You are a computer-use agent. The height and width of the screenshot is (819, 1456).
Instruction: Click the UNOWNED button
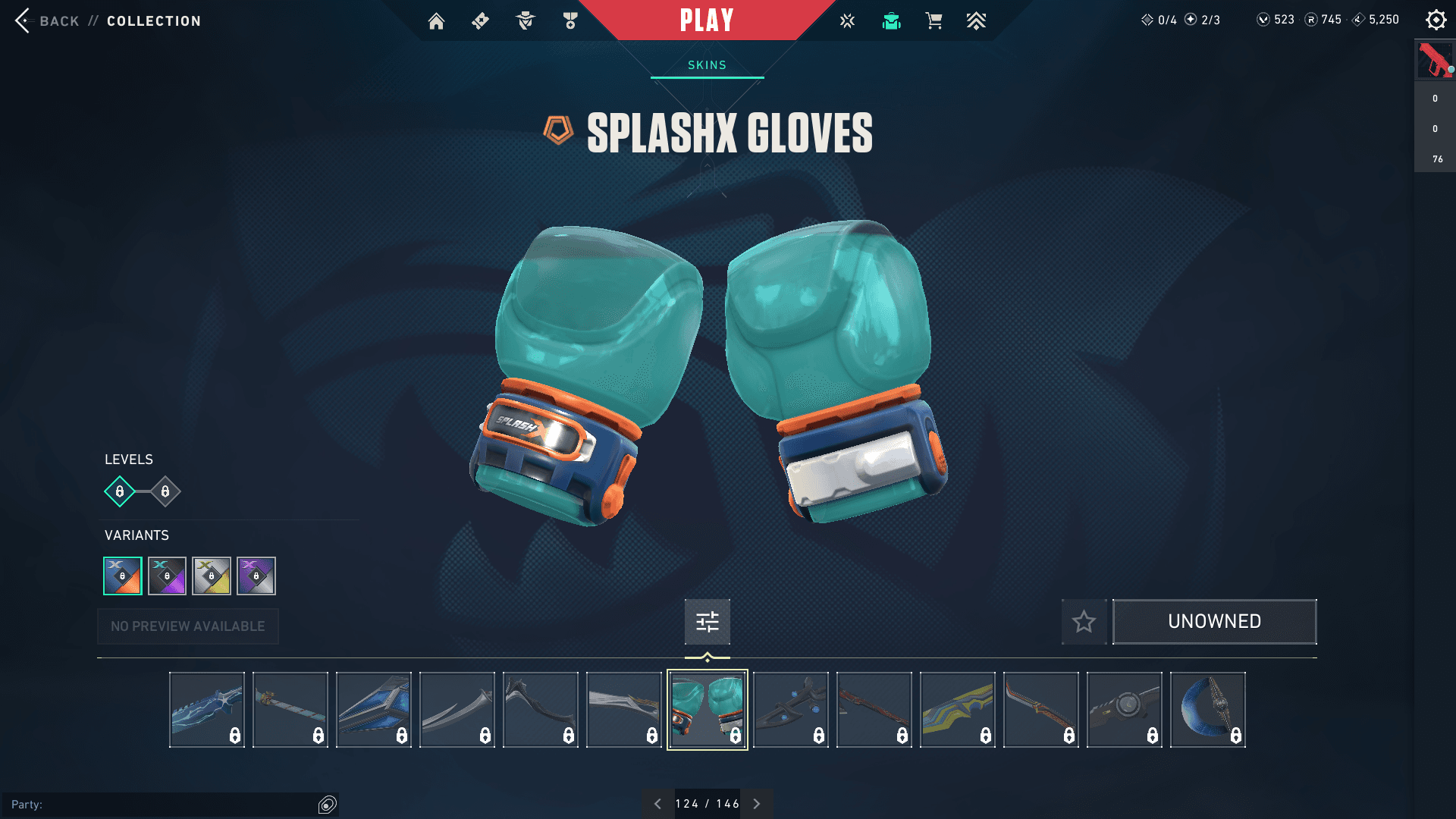pyautogui.click(x=1214, y=621)
